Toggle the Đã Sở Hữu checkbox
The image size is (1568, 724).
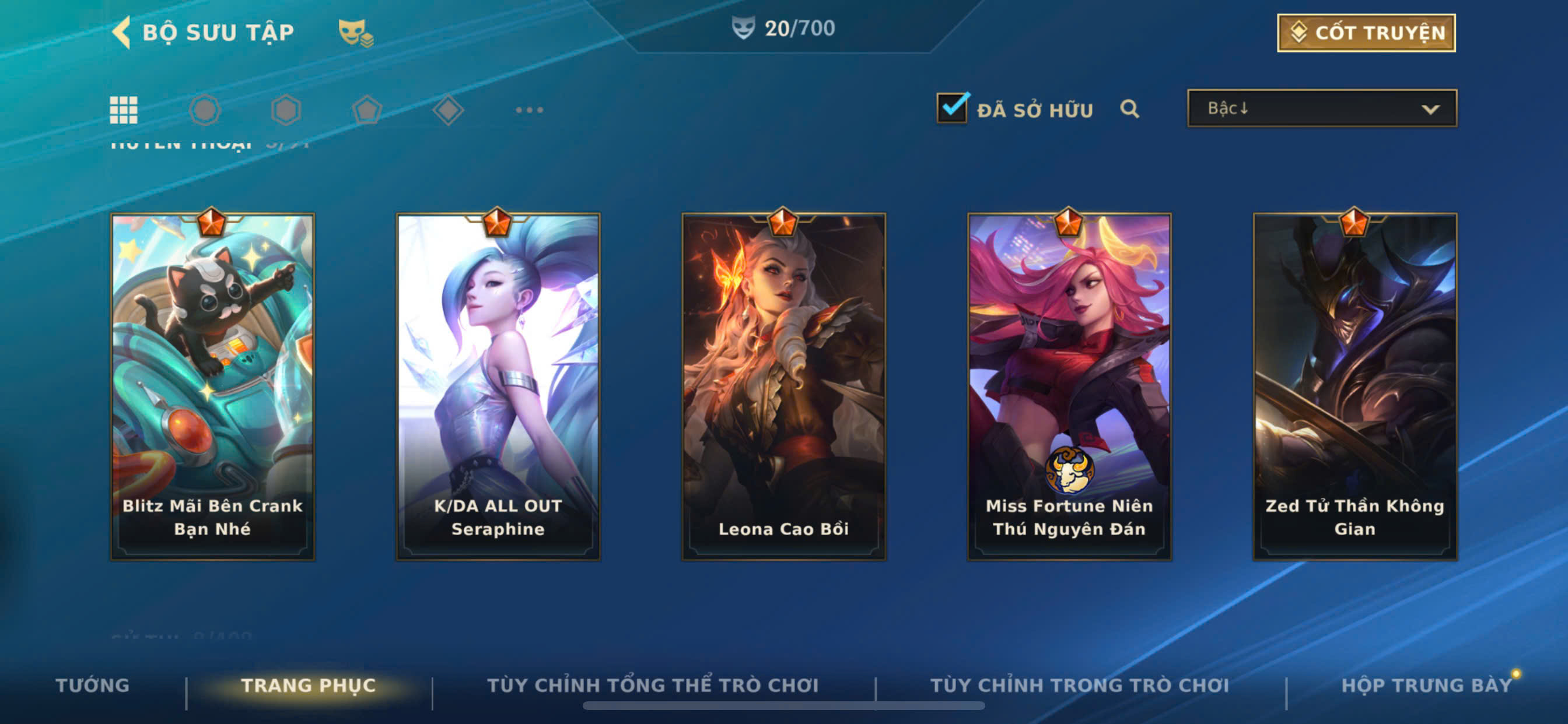(951, 108)
